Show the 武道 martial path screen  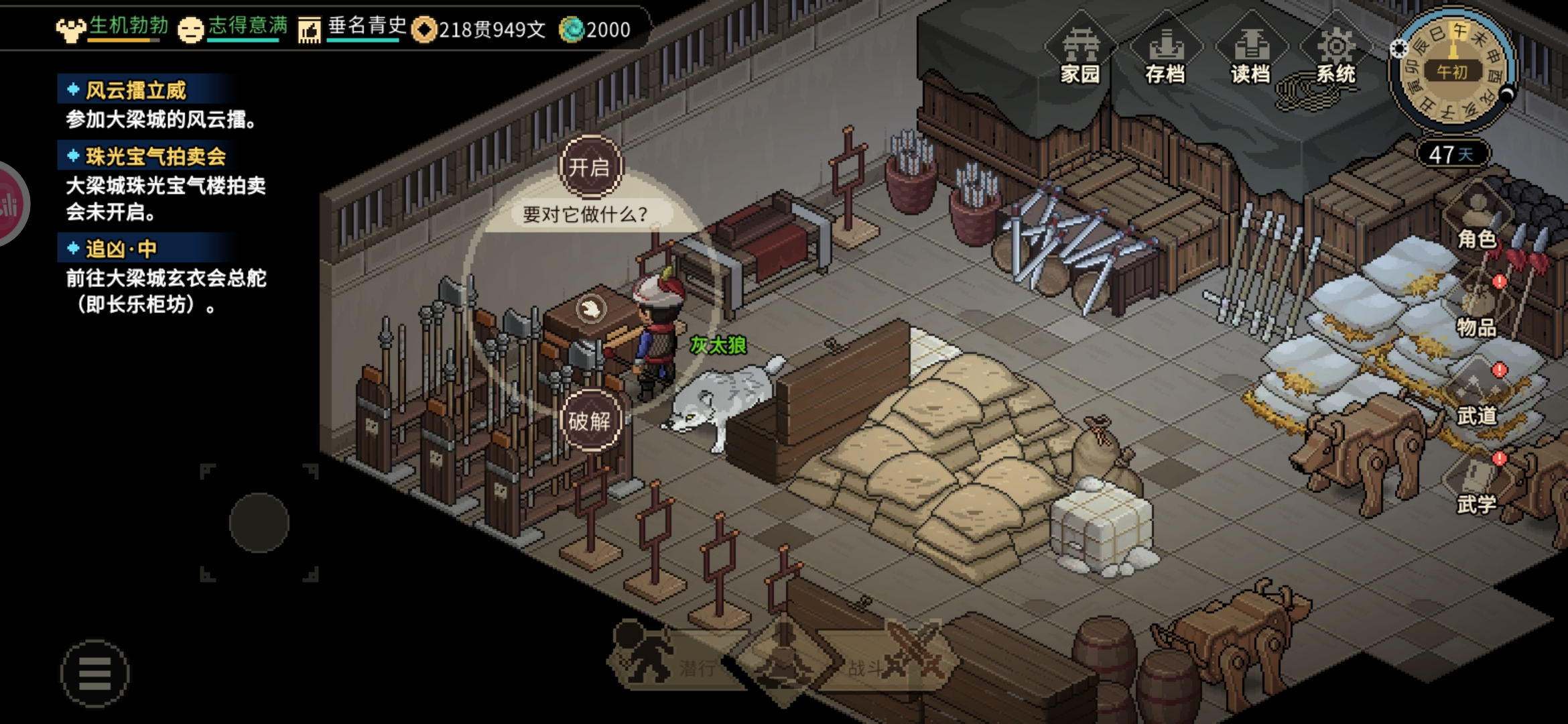pos(1477,398)
